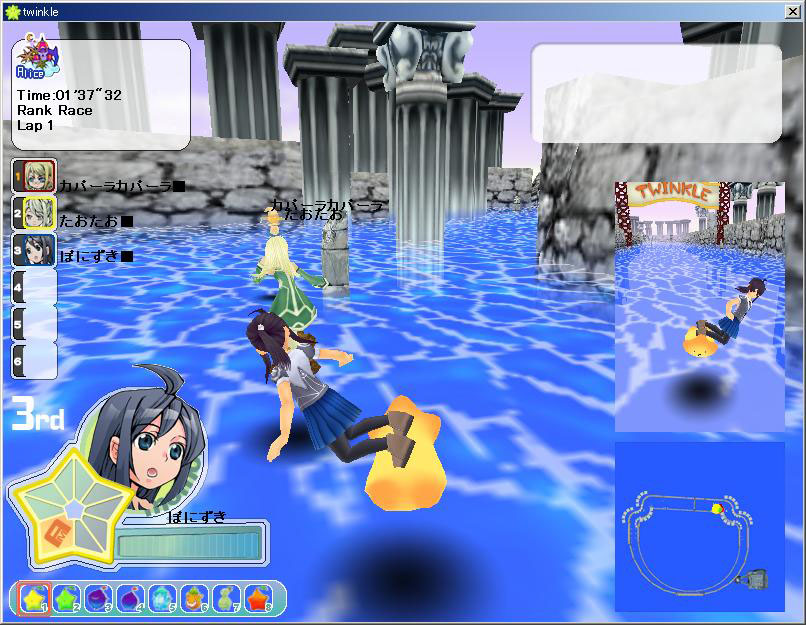
Task: Choose the purple bomb item in slot 3
Action: (x=98, y=598)
